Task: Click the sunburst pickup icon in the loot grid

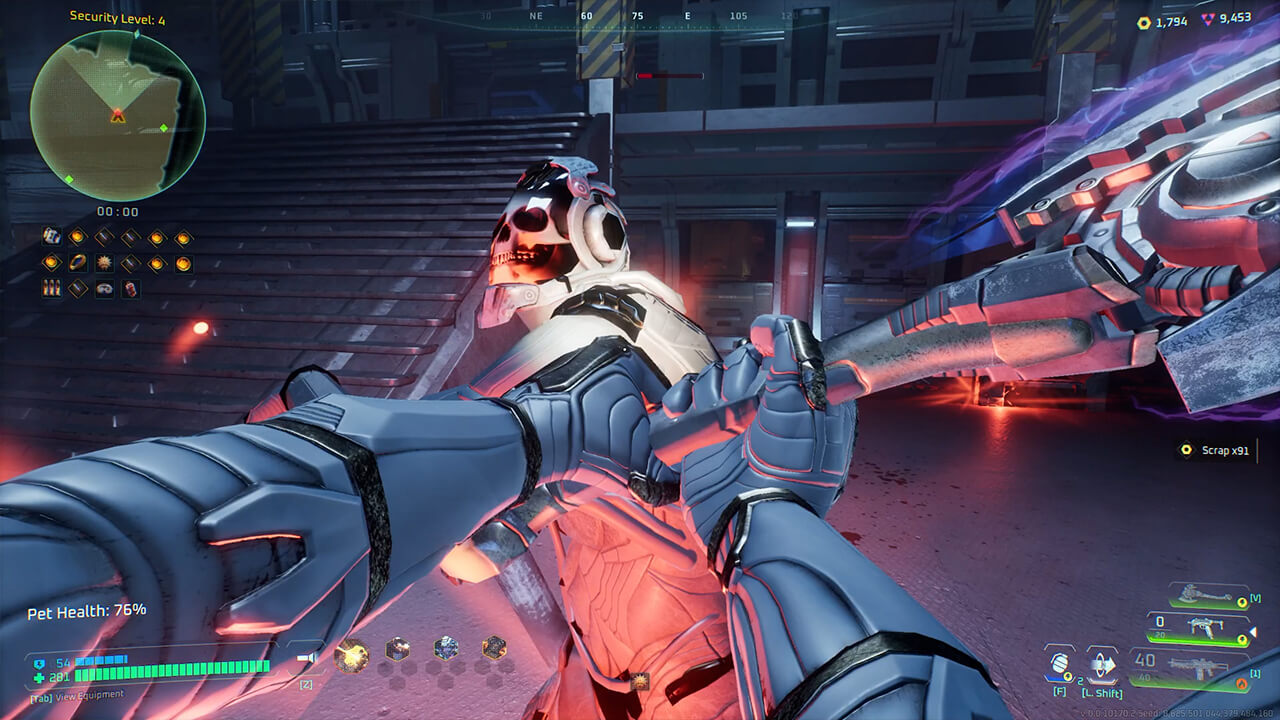Action: tap(104, 263)
